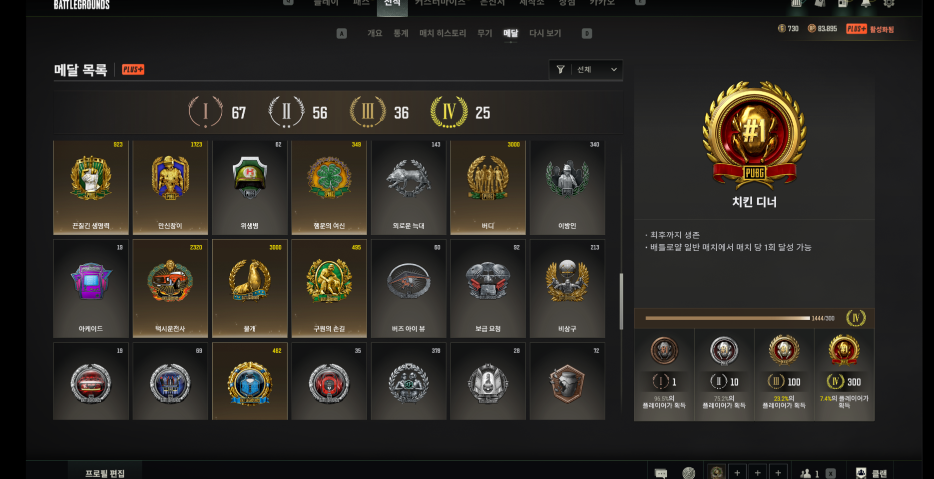Select the 위생병 medic helmet medal
This screenshot has width=934, height=479.
pyautogui.click(x=249, y=187)
